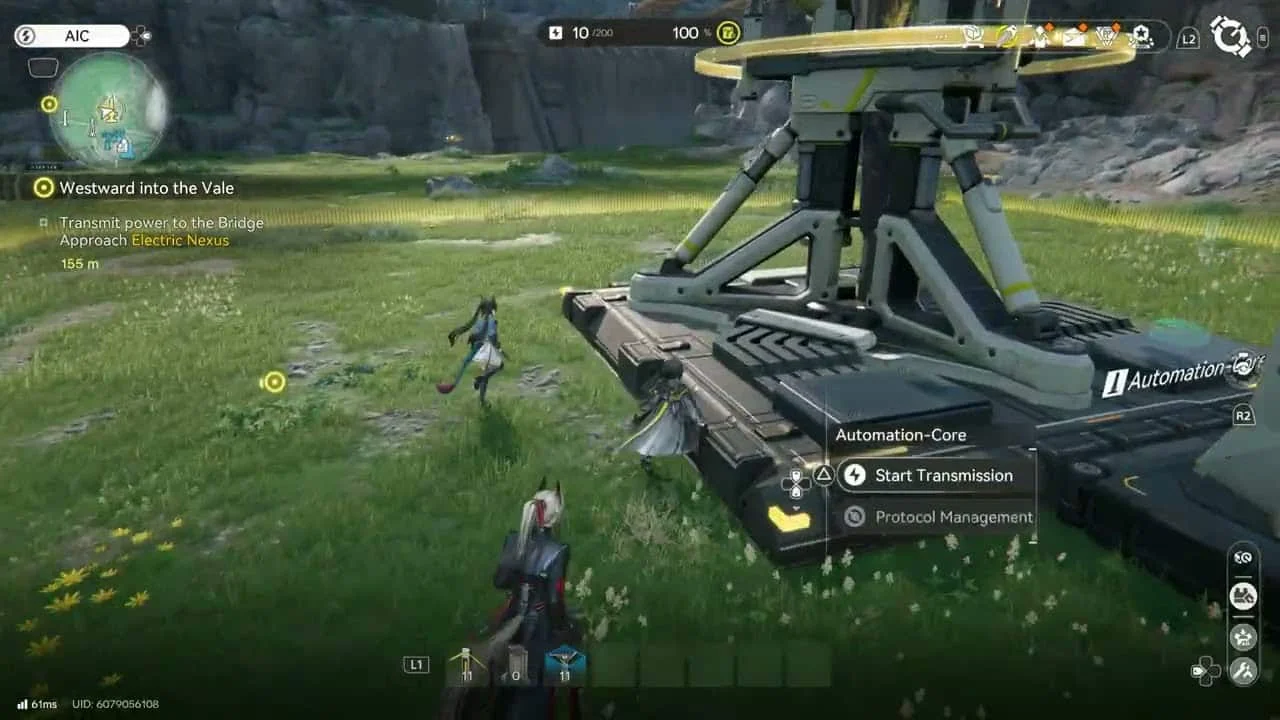Screen dimensions: 1280x720
Task: Click the swap view icon atop right sidebar
Action: [1243, 558]
